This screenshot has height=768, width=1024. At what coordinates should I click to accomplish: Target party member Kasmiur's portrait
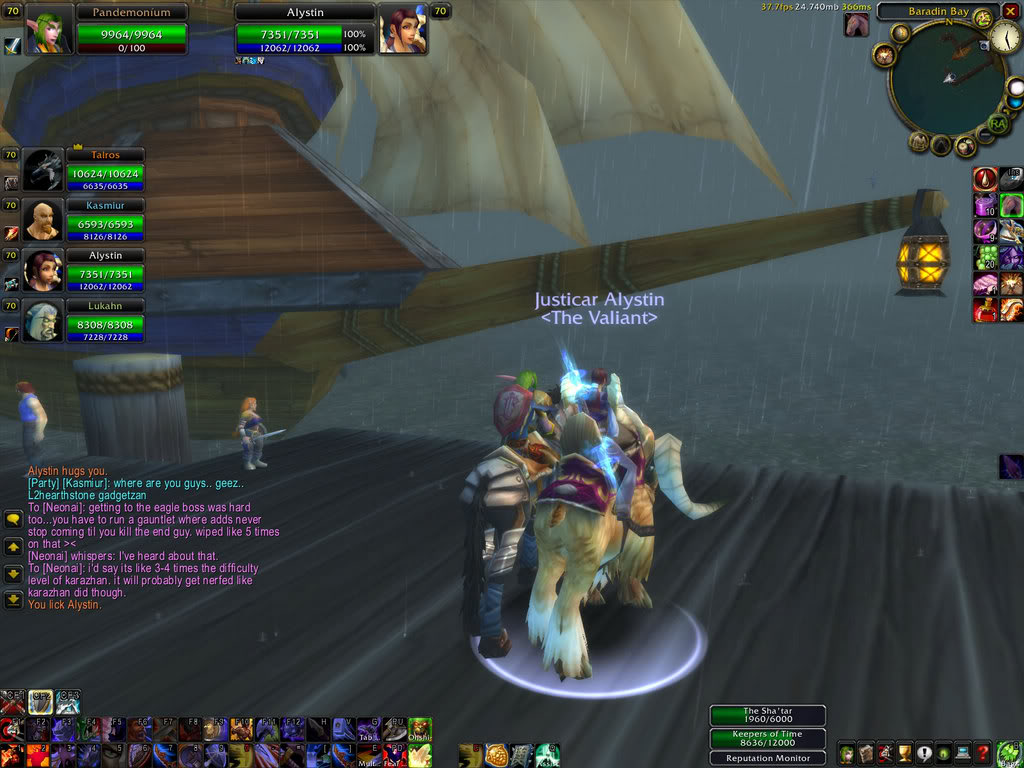click(43, 220)
